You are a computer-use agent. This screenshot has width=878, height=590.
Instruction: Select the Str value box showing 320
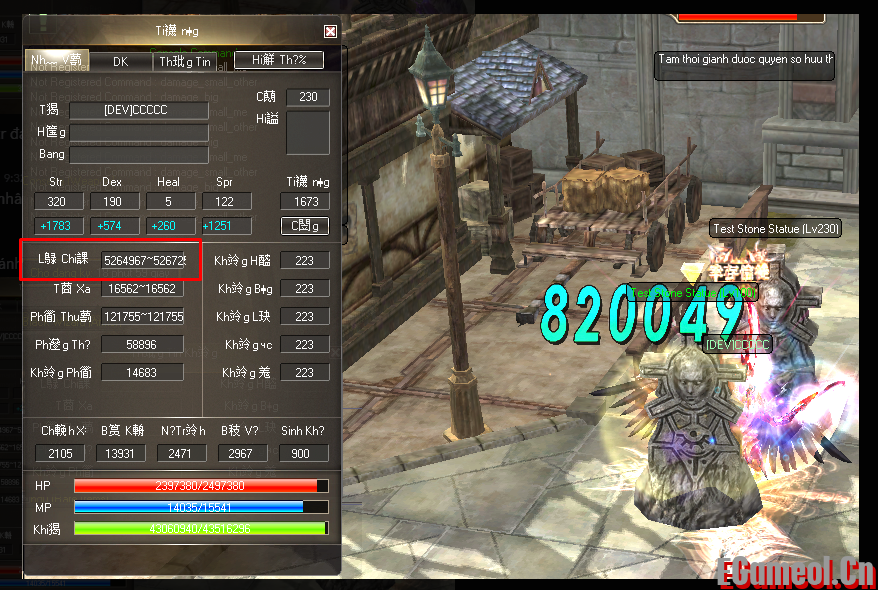(56, 201)
